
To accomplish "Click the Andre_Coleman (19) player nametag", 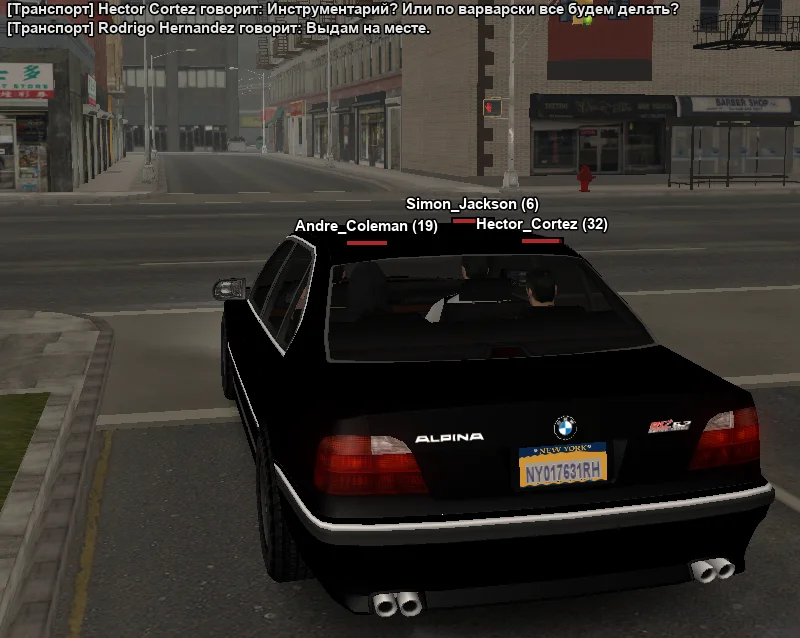I will click(366, 227).
